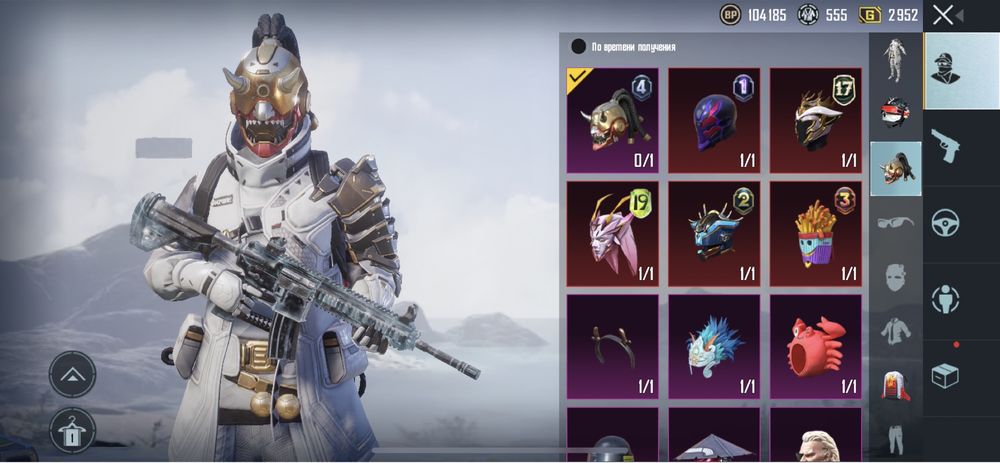The height and width of the screenshot is (463, 1000).
Task: Pick the pink horned mask headgear
Action: point(613,233)
